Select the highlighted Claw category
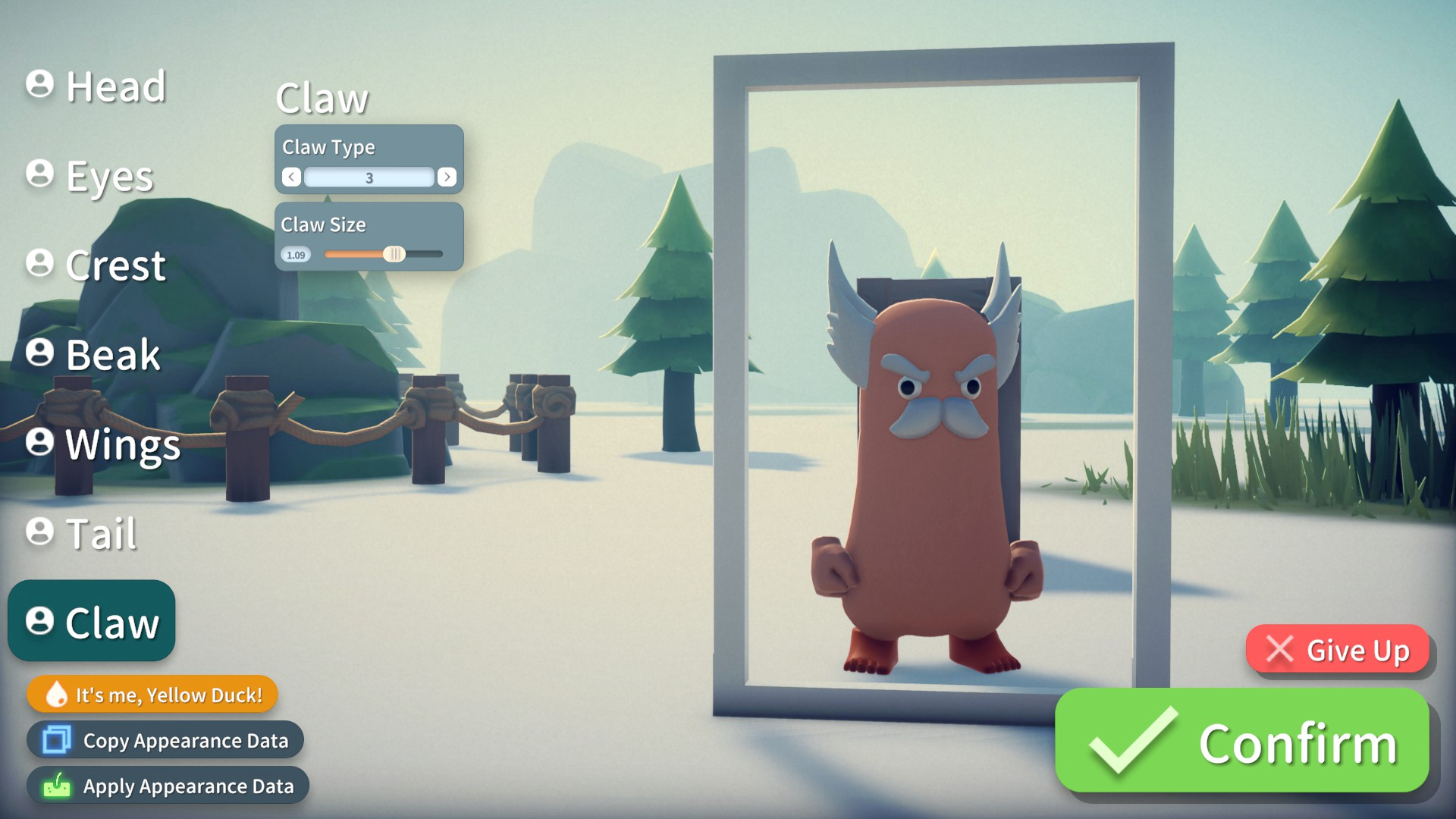Image resolution: width=1456 pixels, height=819 pixels. click(x=92, y=622)
